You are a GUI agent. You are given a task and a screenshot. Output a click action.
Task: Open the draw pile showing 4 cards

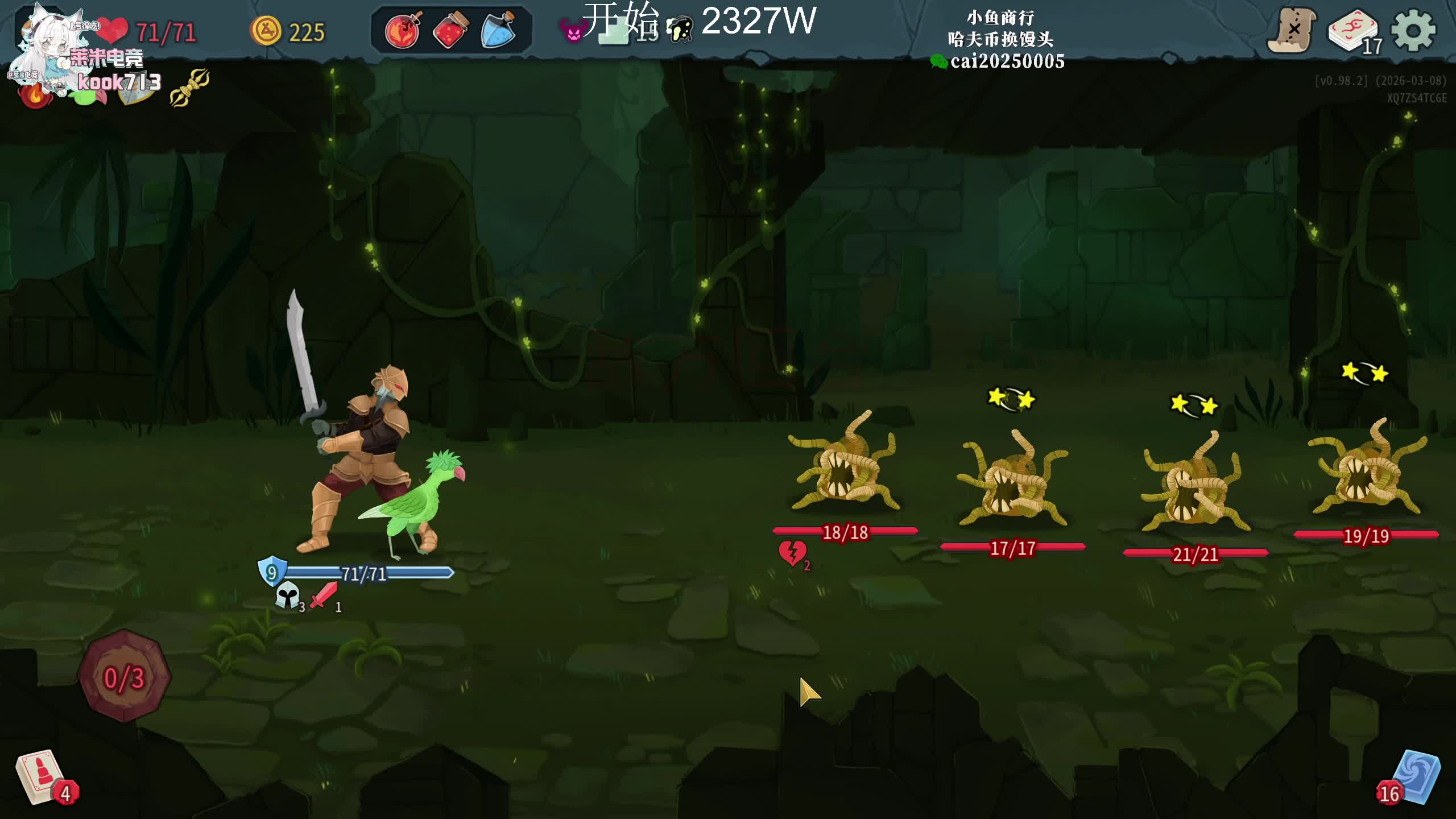point(41,777)
